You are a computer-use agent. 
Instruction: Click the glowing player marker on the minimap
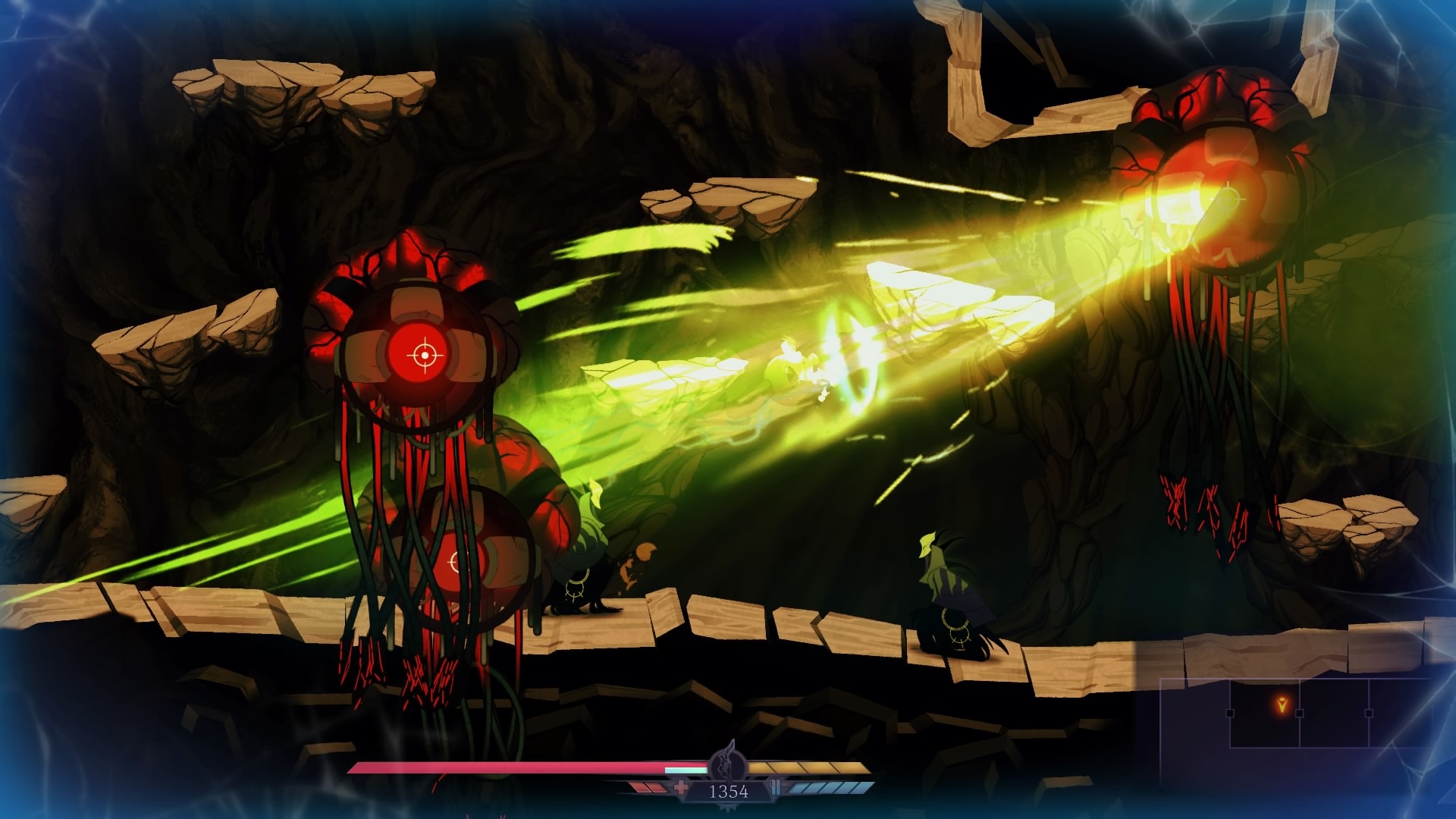(1282, 704)
